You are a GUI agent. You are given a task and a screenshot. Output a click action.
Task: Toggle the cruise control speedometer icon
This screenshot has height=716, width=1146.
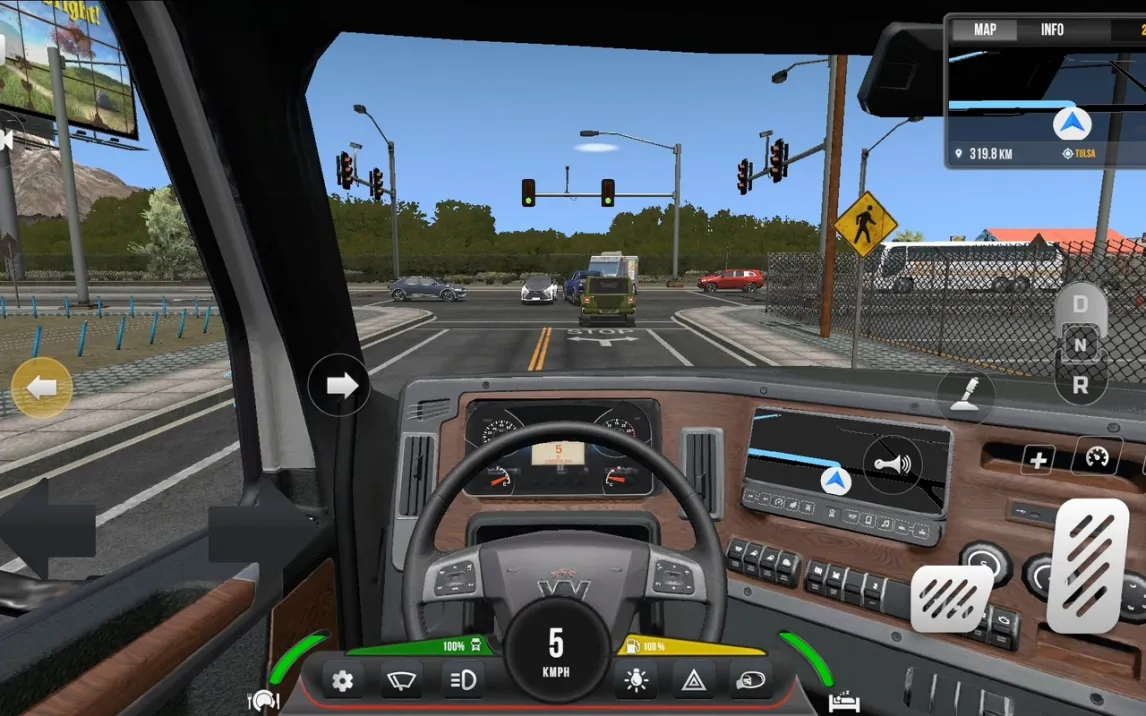[x=1097, y=457]
